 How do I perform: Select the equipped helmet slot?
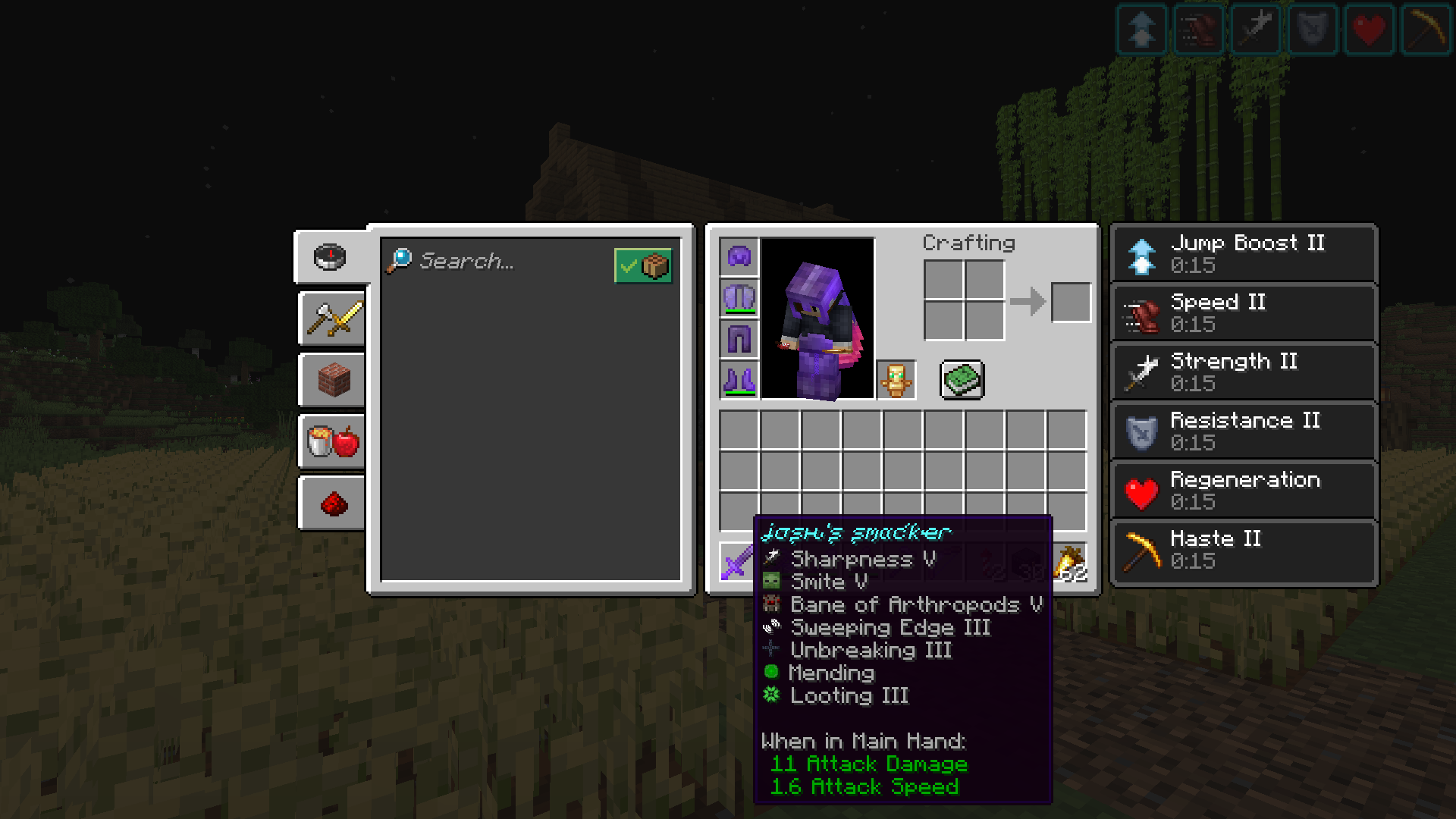tap(738, 256)
